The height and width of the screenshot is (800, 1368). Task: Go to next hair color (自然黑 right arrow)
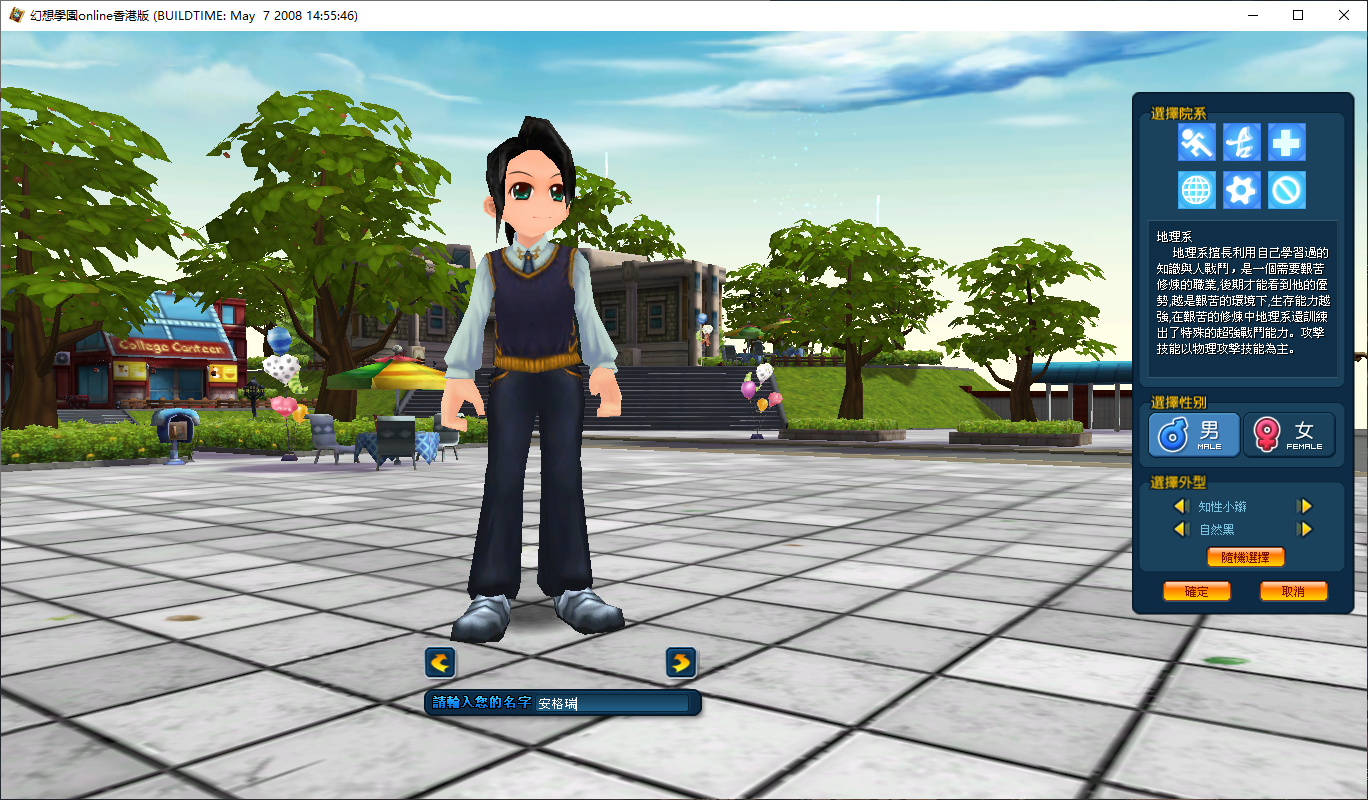click(x=1304, y=529)
